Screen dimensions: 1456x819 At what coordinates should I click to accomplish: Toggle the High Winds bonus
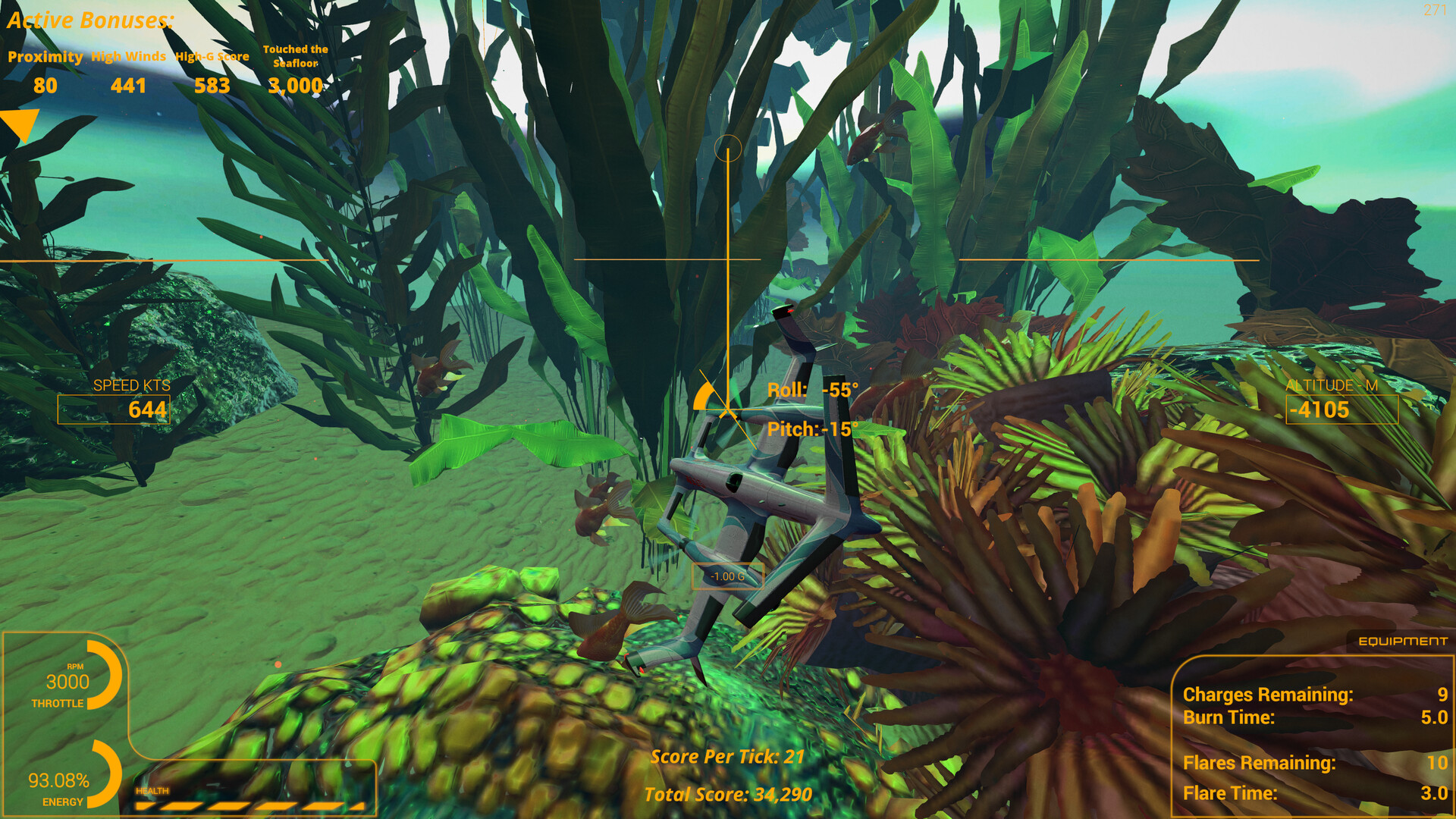click(129, 72)
